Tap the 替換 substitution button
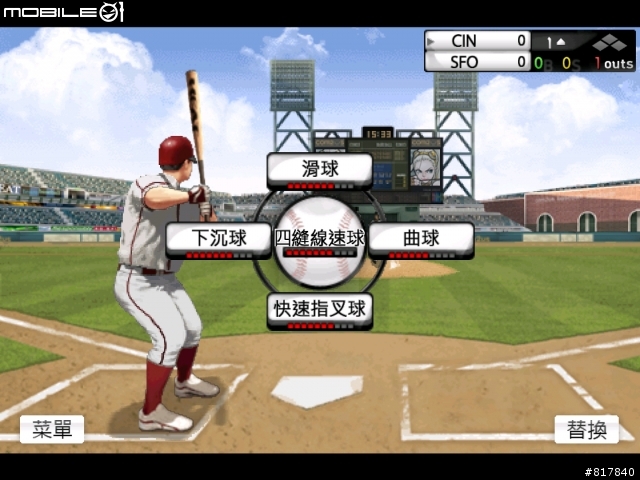 pos(586,429)
